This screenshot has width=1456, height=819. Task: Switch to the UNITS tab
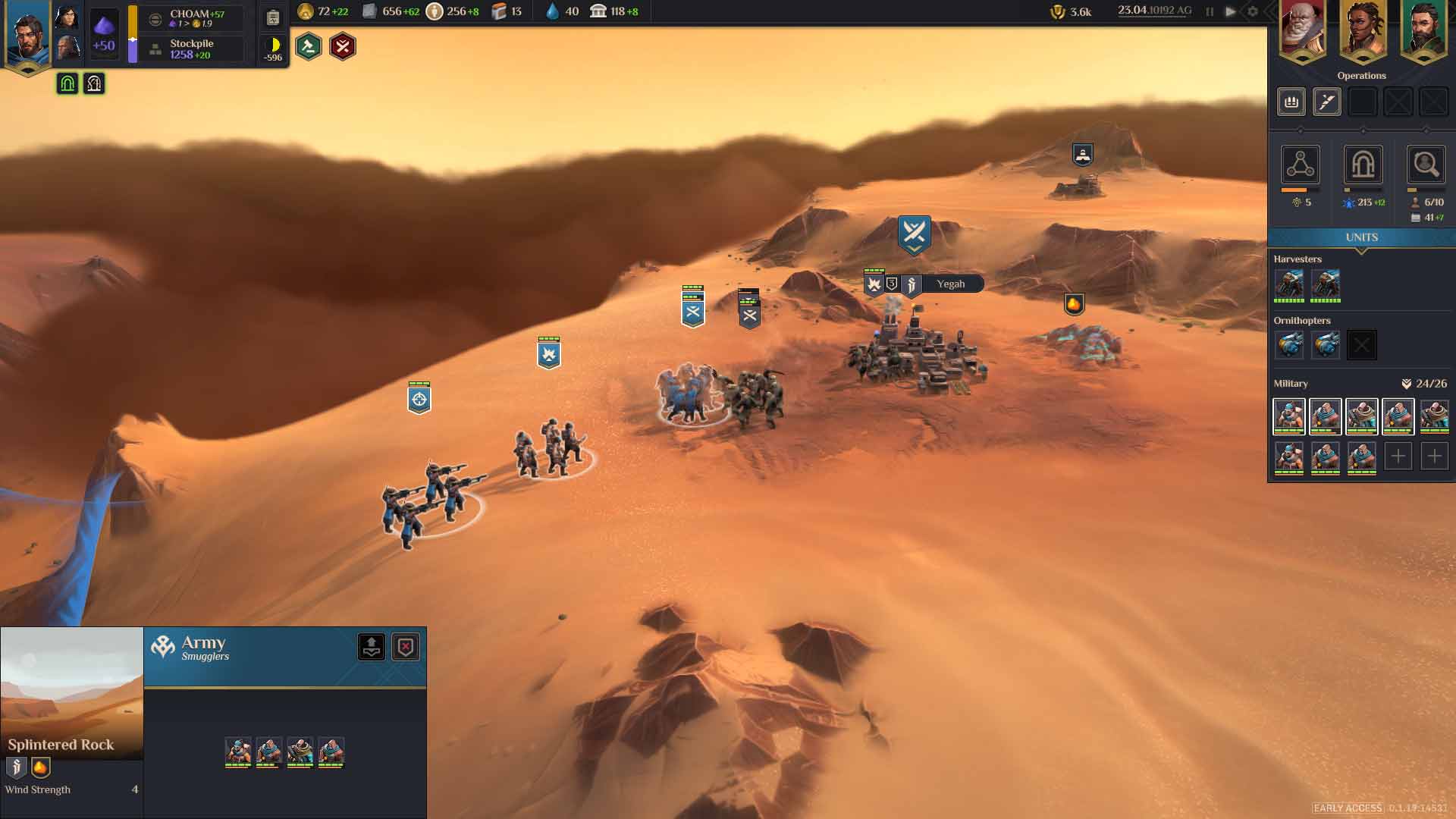[1361, 237]
